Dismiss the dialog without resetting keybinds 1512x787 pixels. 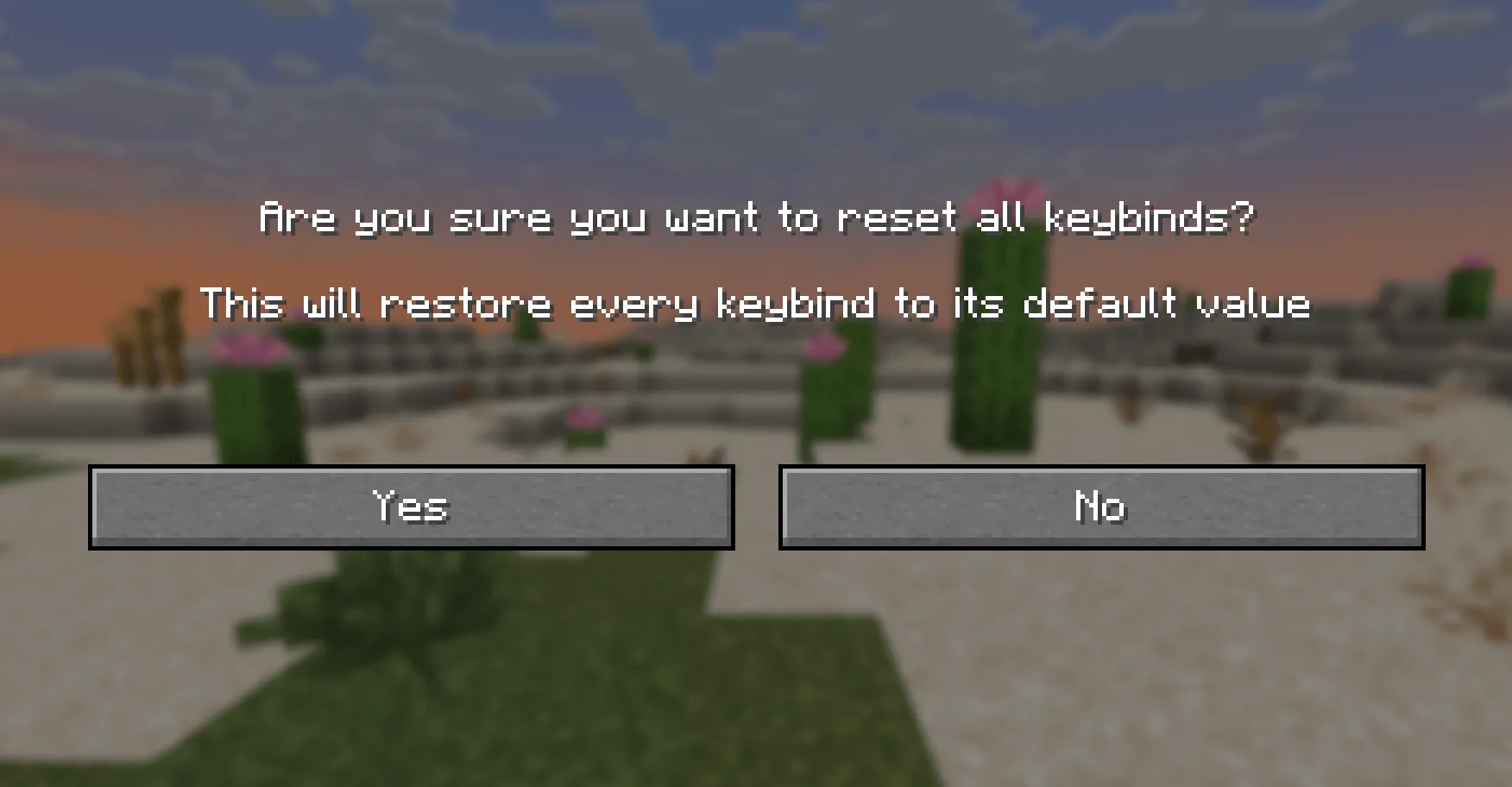pyautogui.click(x=1099, y=507)
